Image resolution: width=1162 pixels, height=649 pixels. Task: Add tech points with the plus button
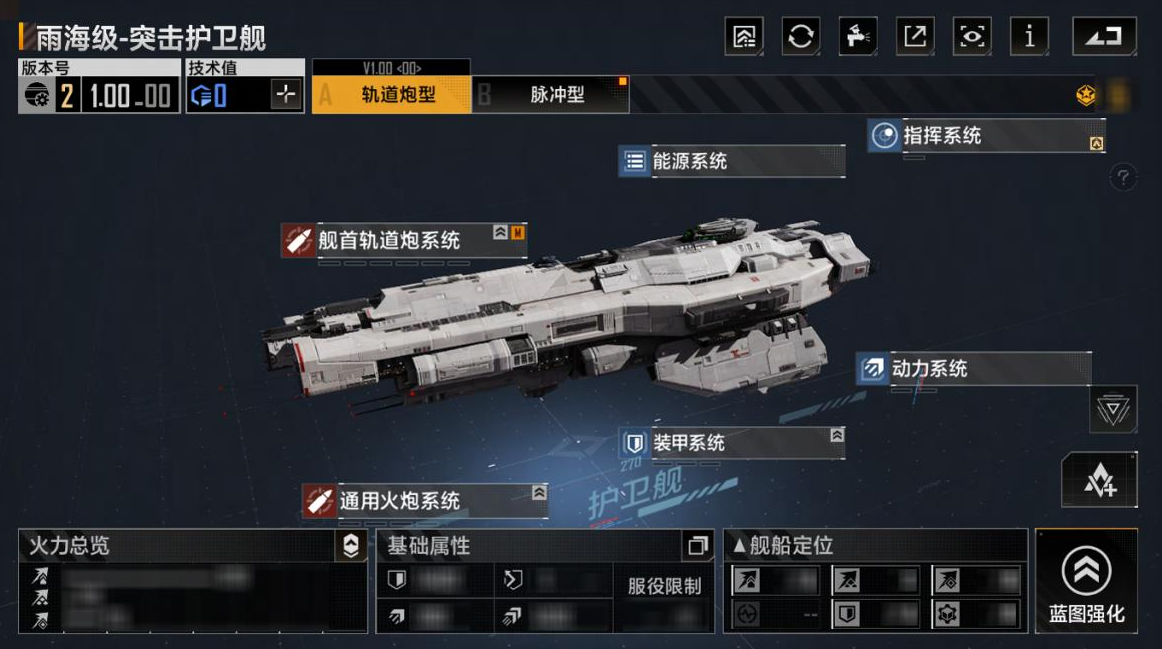(286, 95)
